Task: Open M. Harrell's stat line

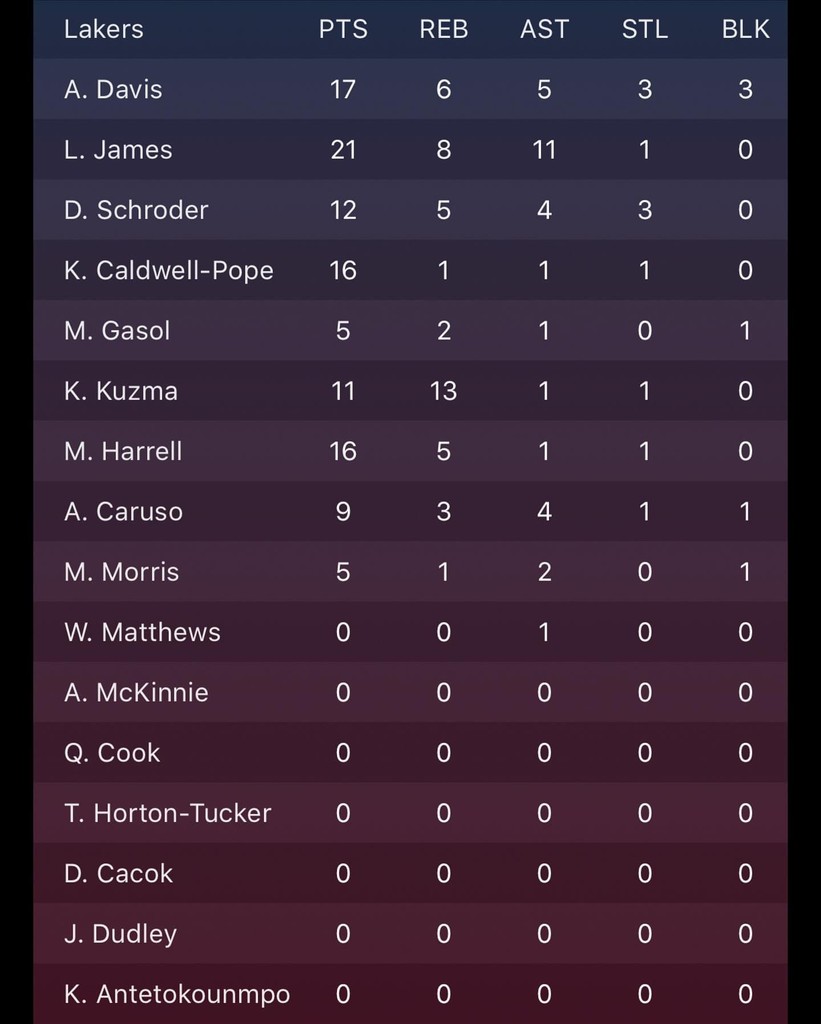Action: 123,451
